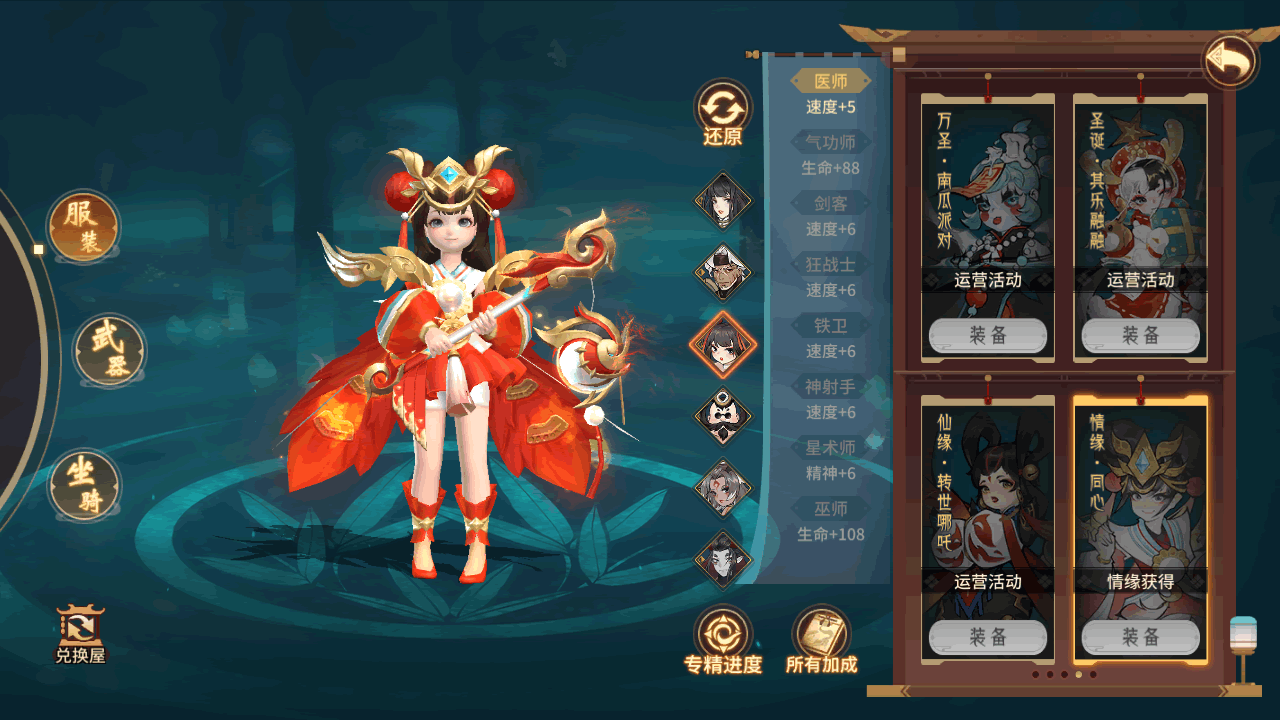Go back with the return arrow
Image resolution: width=1280 pixels, height=720 pixels.
1230,62
